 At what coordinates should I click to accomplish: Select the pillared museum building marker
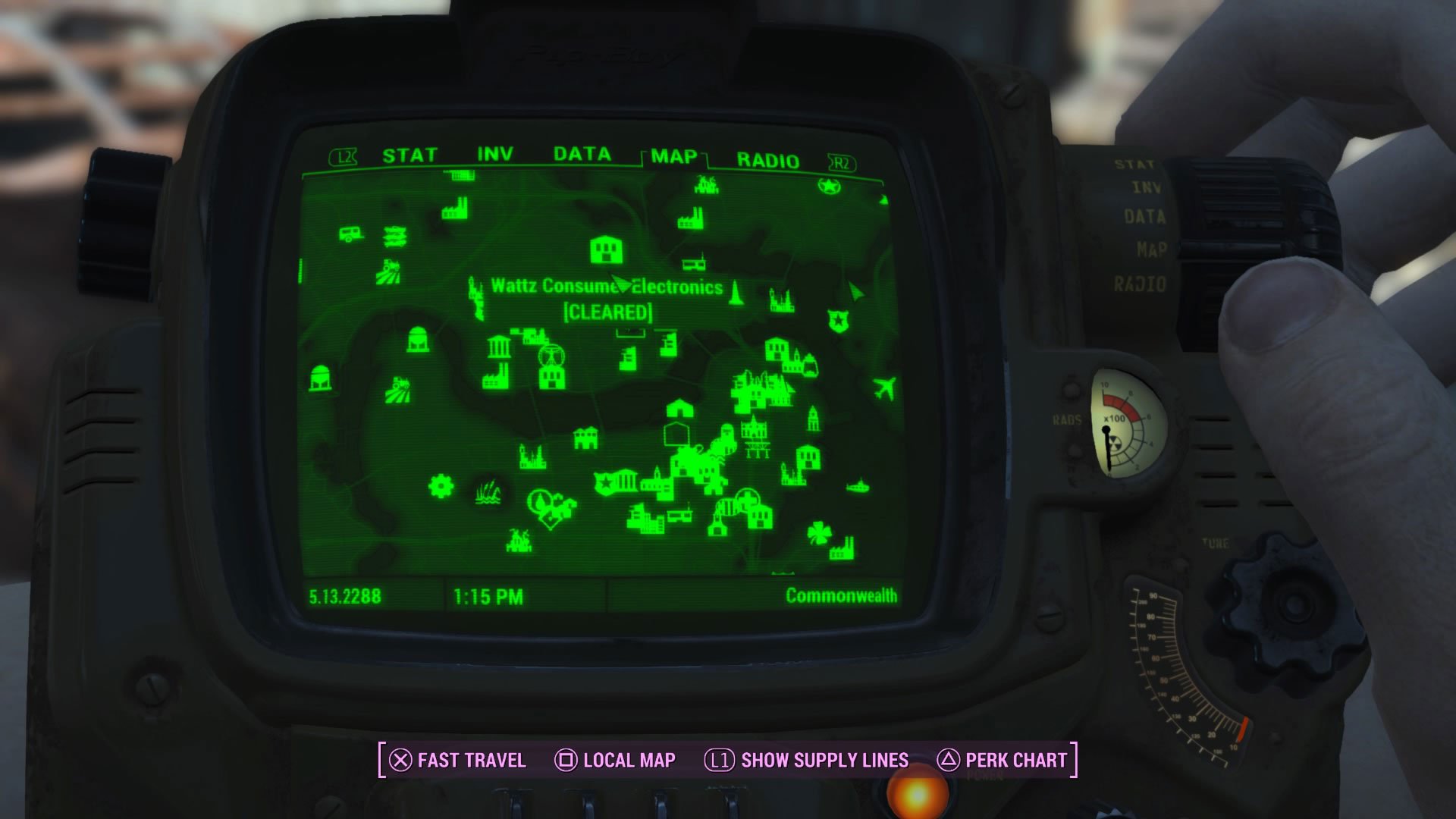point(498,347)
